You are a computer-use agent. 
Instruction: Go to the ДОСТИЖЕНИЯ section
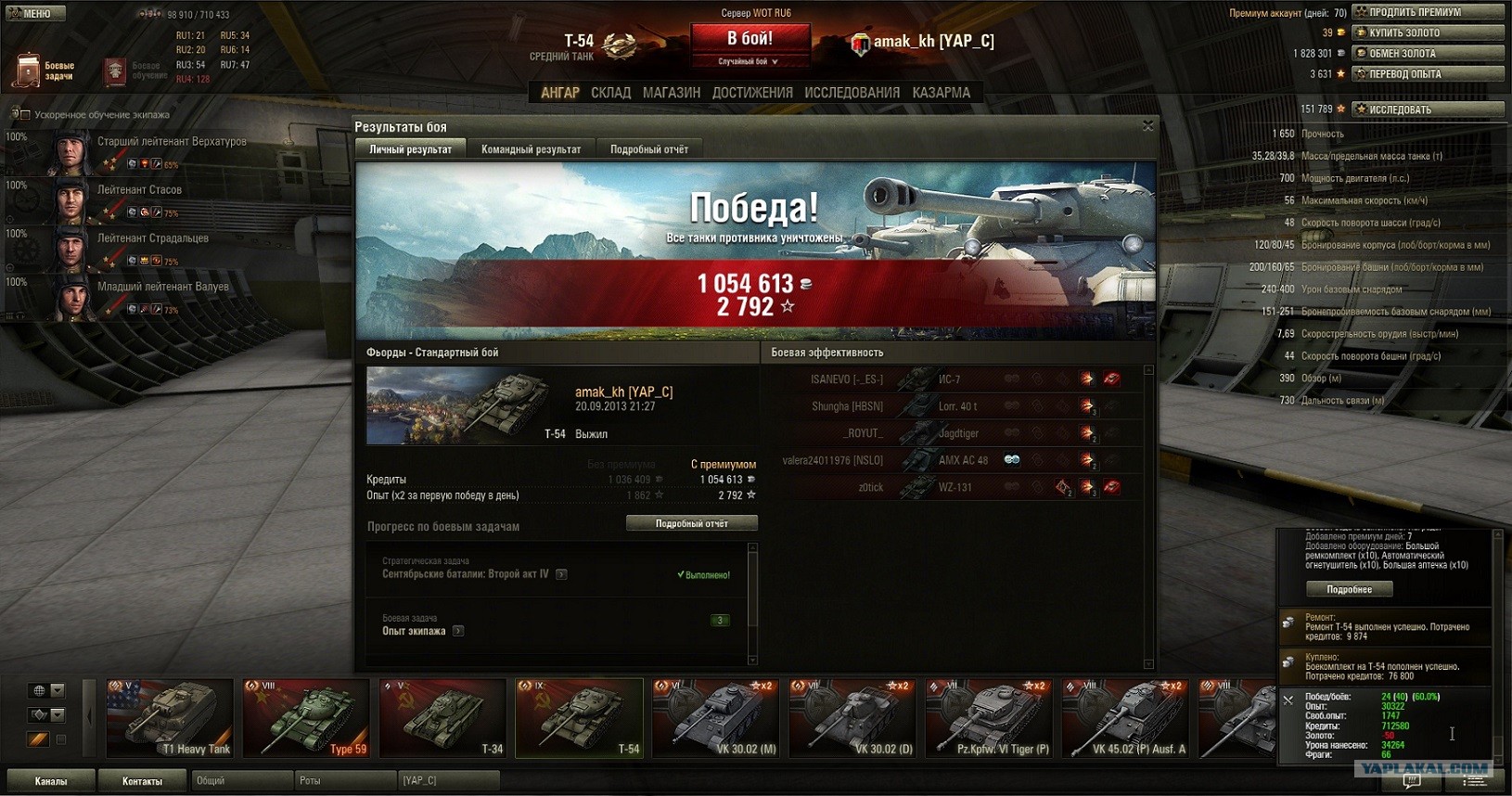point(752,93)
